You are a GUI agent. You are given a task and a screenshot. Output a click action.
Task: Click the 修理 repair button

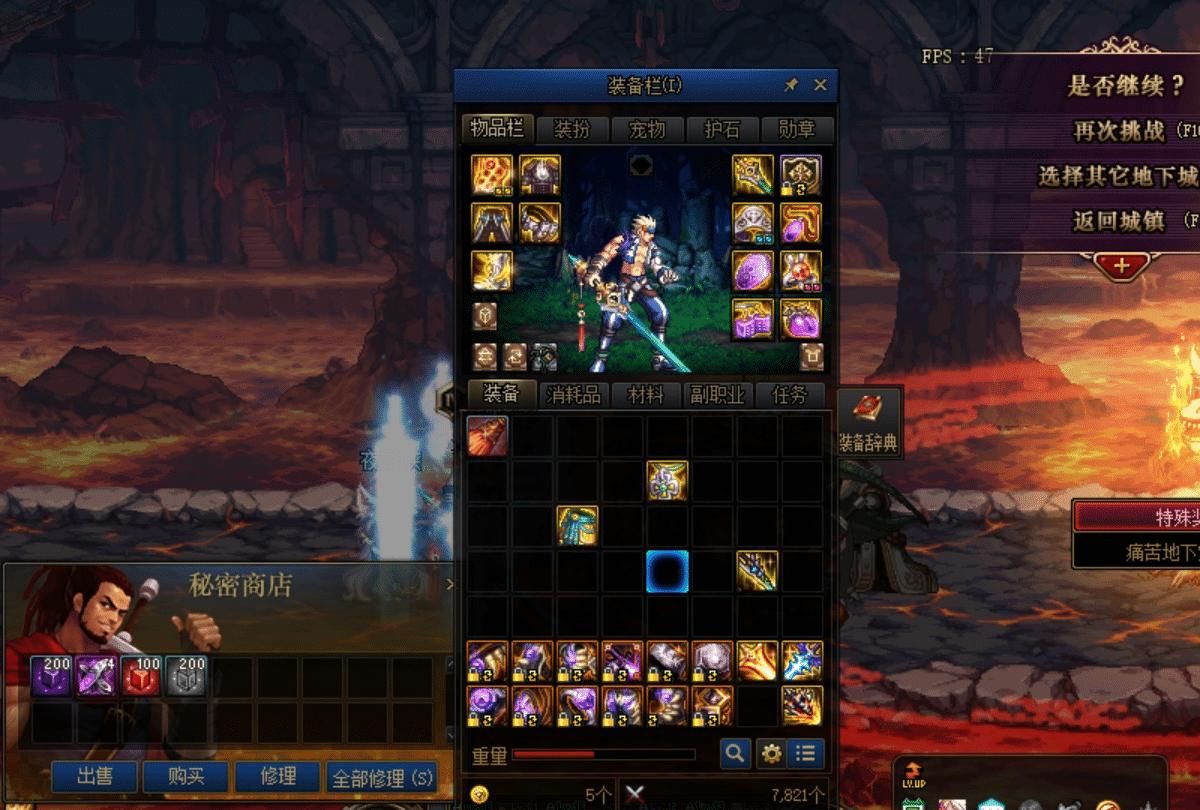click(x=277, y=776)
